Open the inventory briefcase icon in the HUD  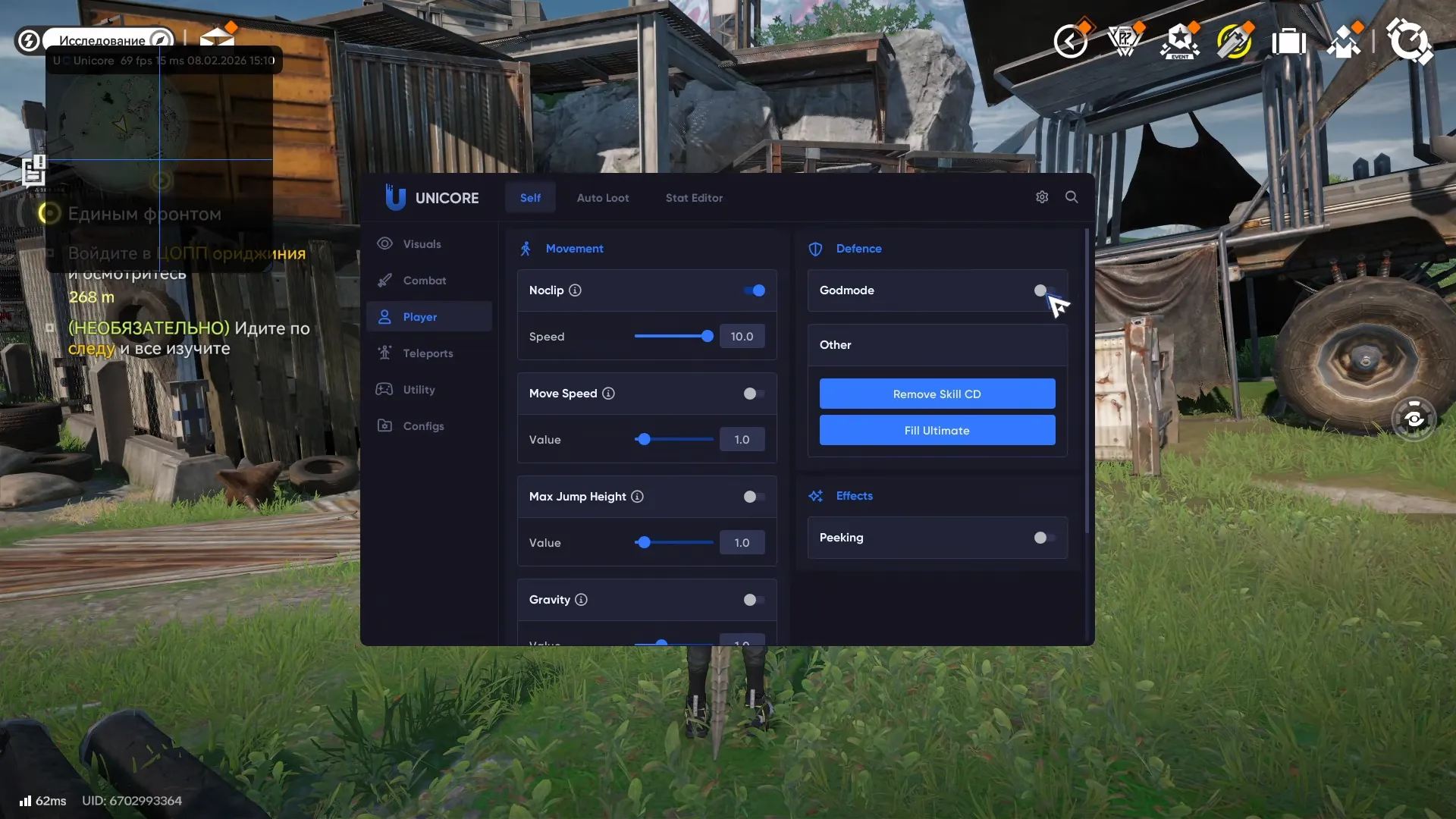click(1289, 41)
